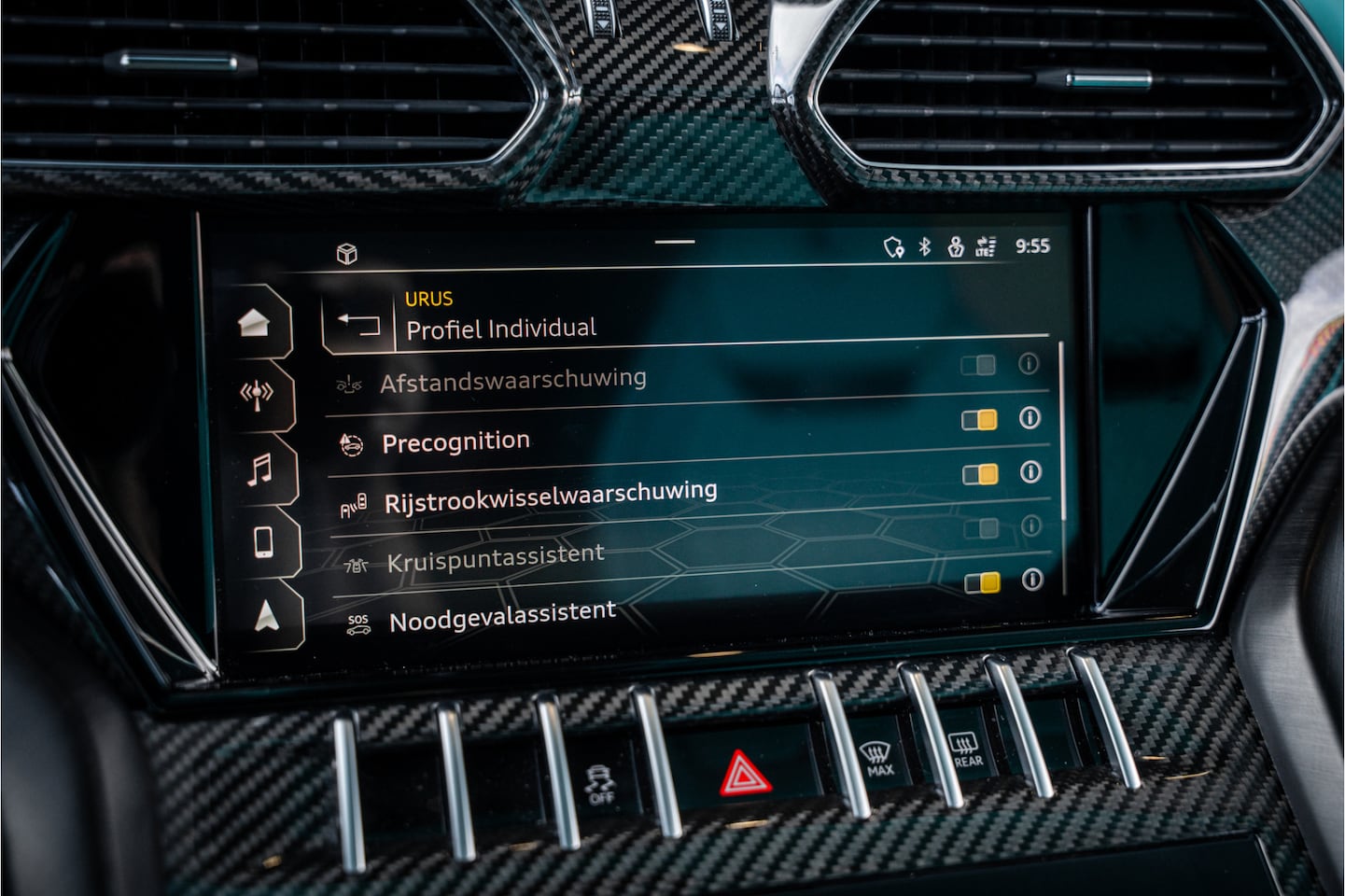Click the cube icon in status bar
The width and height of the screenshot is (1345, 896).
[347, 254]
